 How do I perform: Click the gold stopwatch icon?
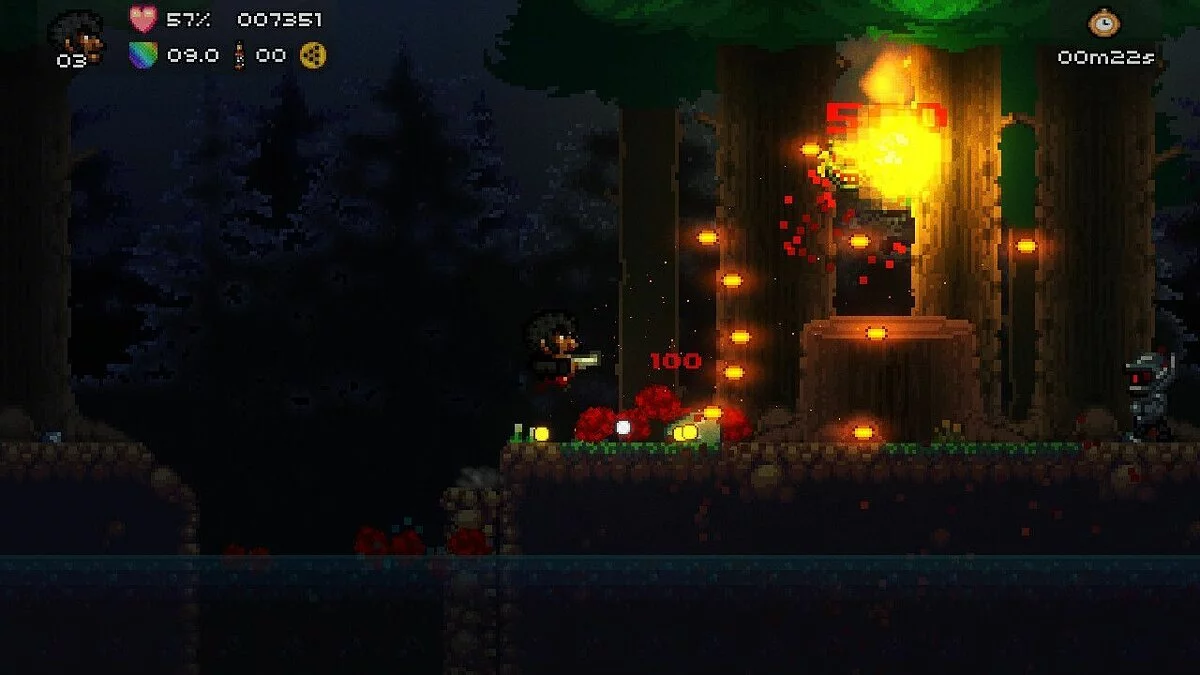[x=1105, y=23]
